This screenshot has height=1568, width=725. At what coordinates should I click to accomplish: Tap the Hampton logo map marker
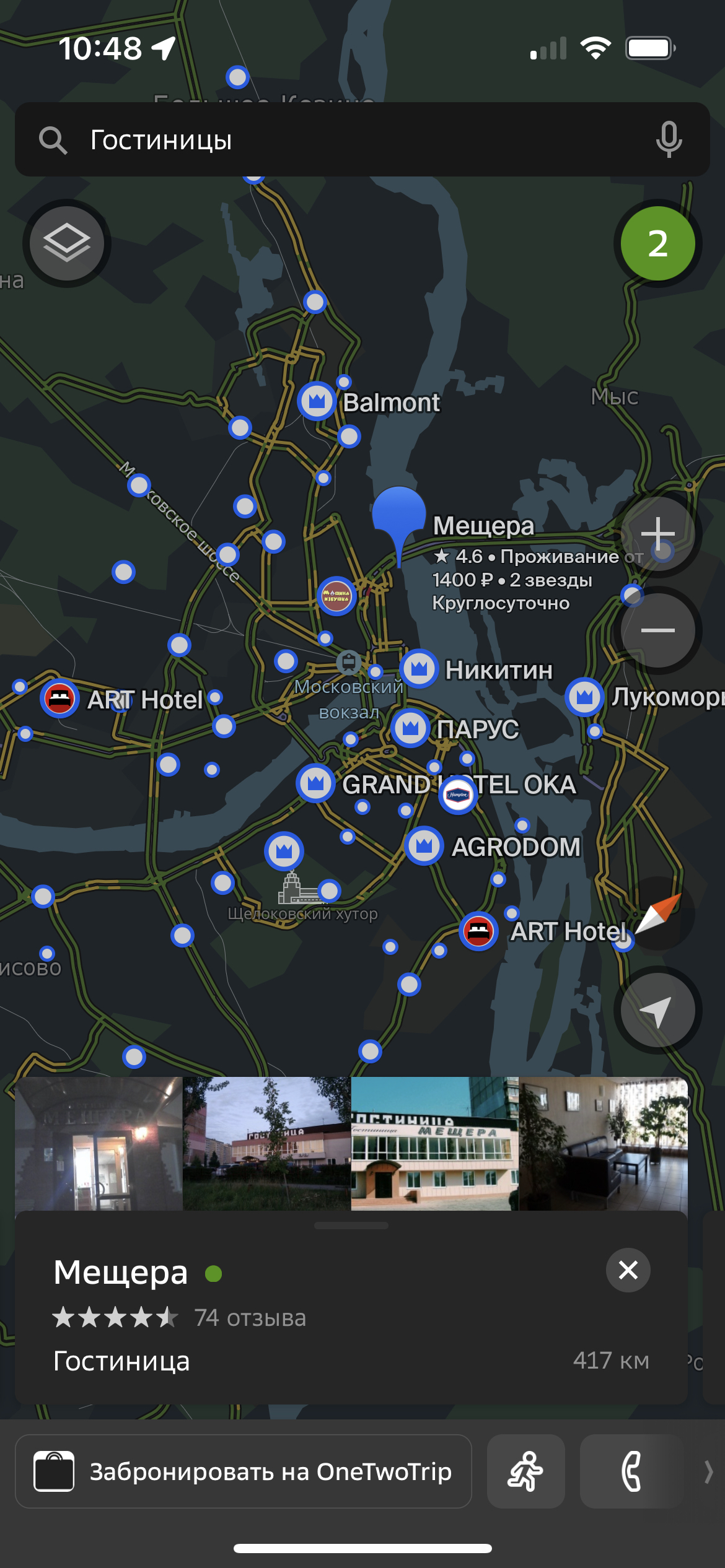458,795
